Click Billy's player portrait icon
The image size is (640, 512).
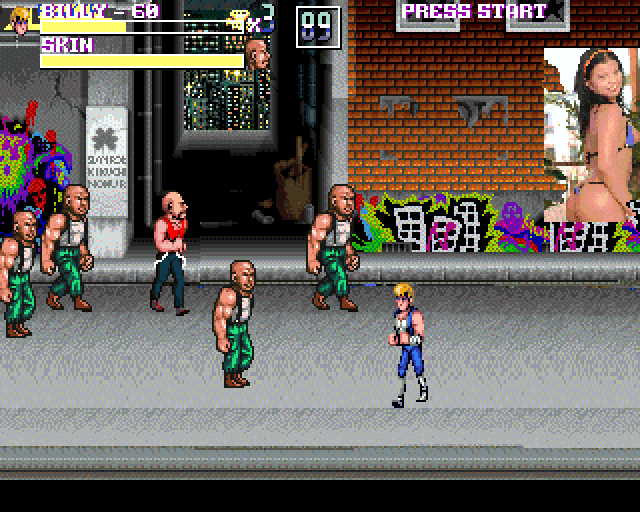[21, 18]
